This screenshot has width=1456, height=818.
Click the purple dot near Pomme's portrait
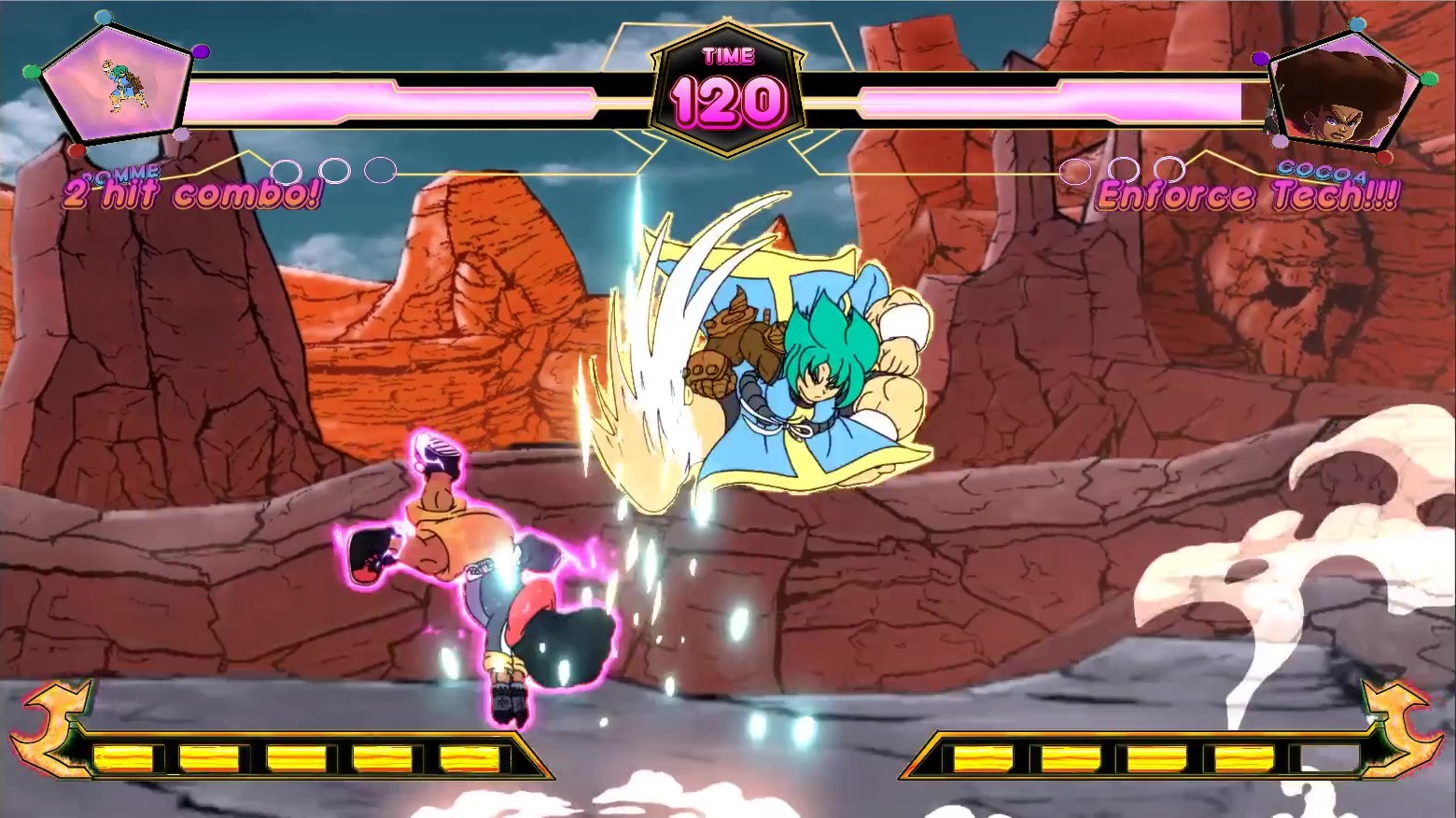pos(202,51)
